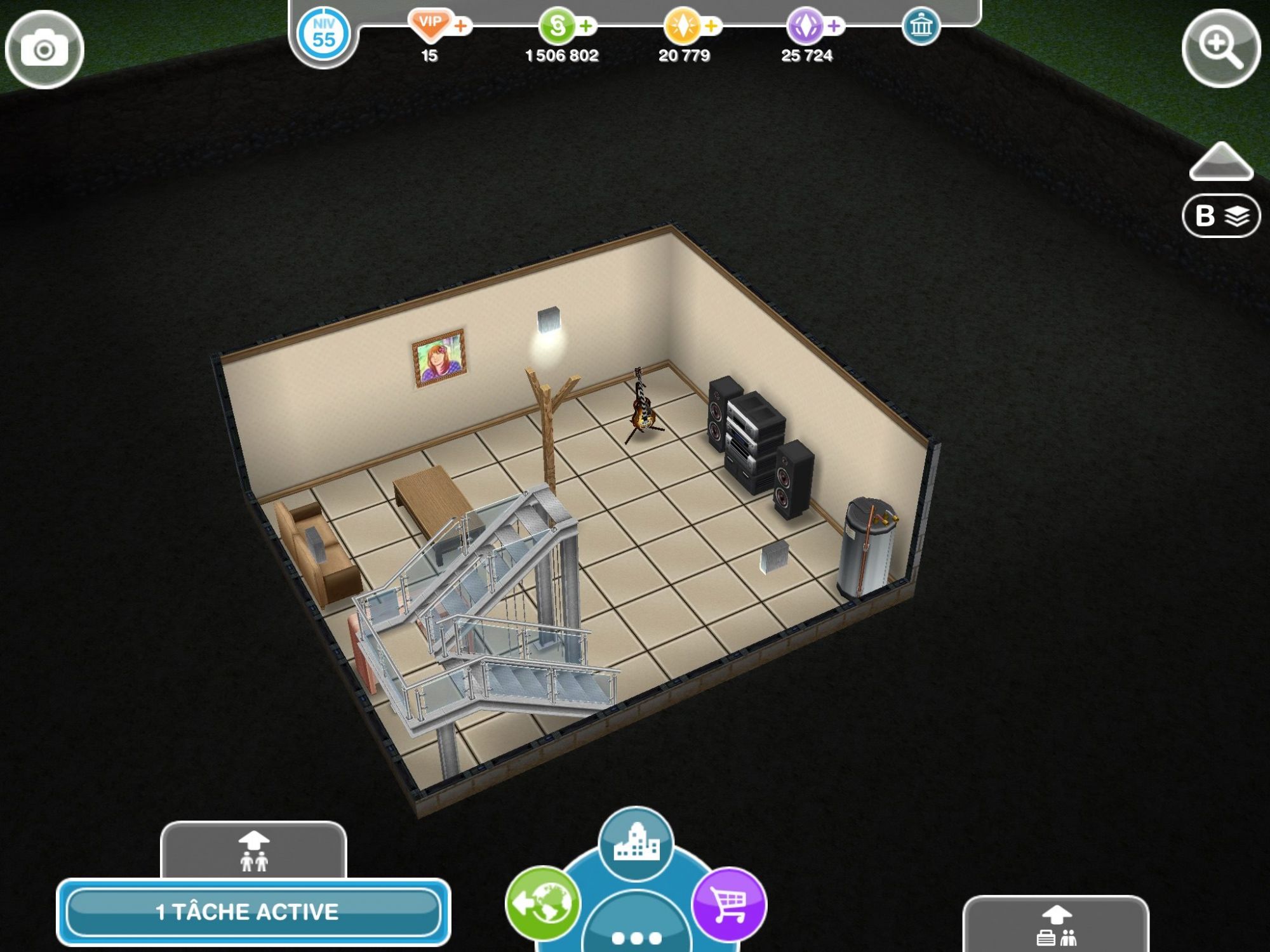Get more Social Points via purple plus

click(x=834, y=26)
